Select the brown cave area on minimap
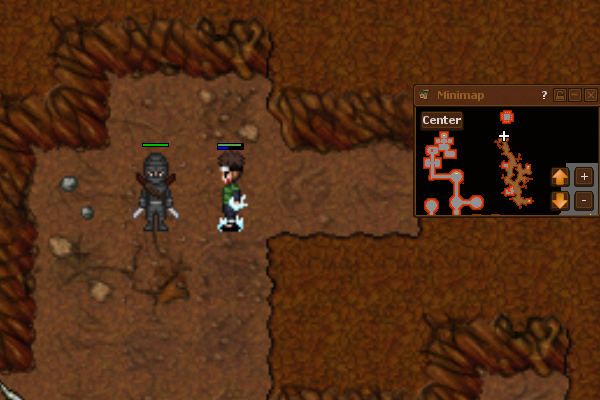The height and width of the screenshot is (400, 600). click(x=515, y=172)
